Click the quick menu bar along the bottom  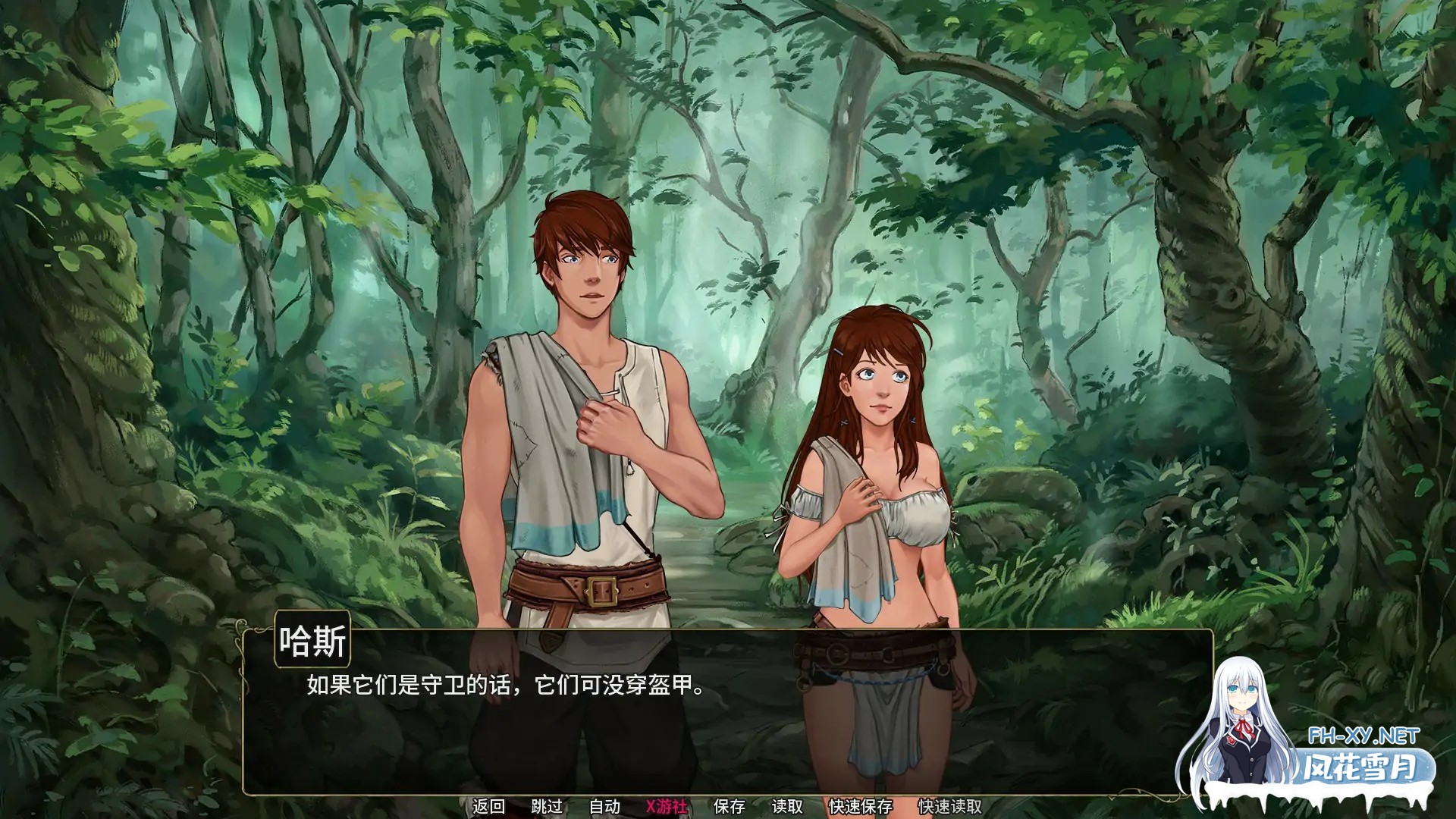[728, 808]
